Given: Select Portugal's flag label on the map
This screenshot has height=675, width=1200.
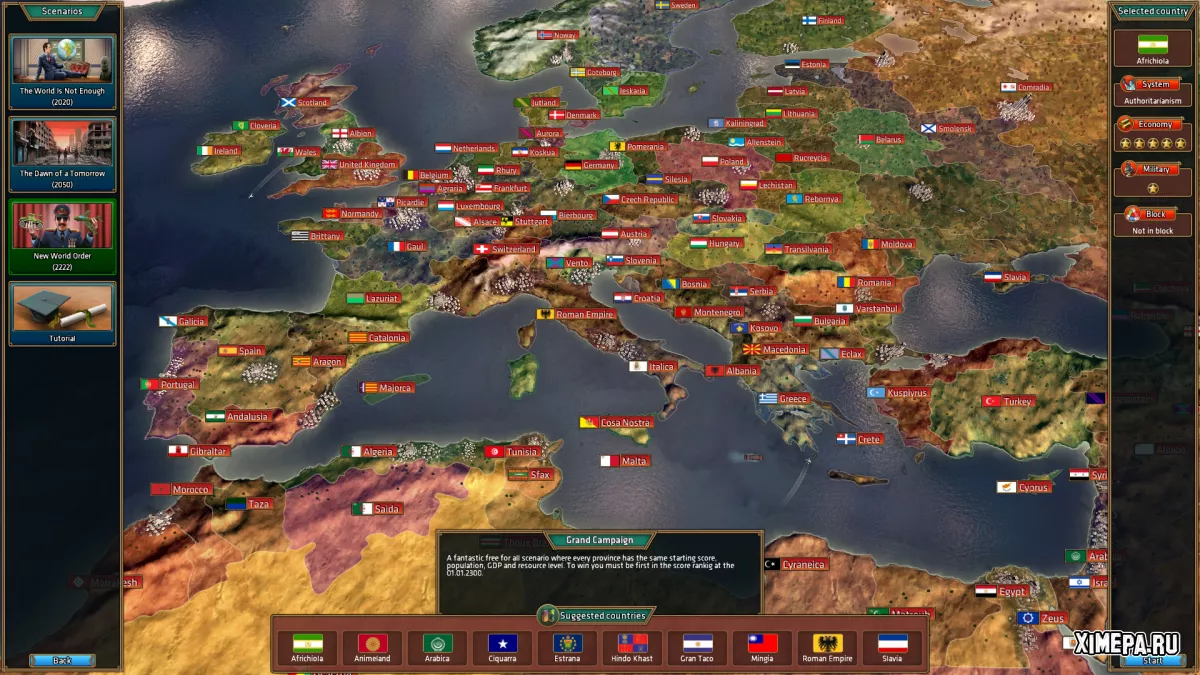Looking at the screenshot, I should [169, 384].
